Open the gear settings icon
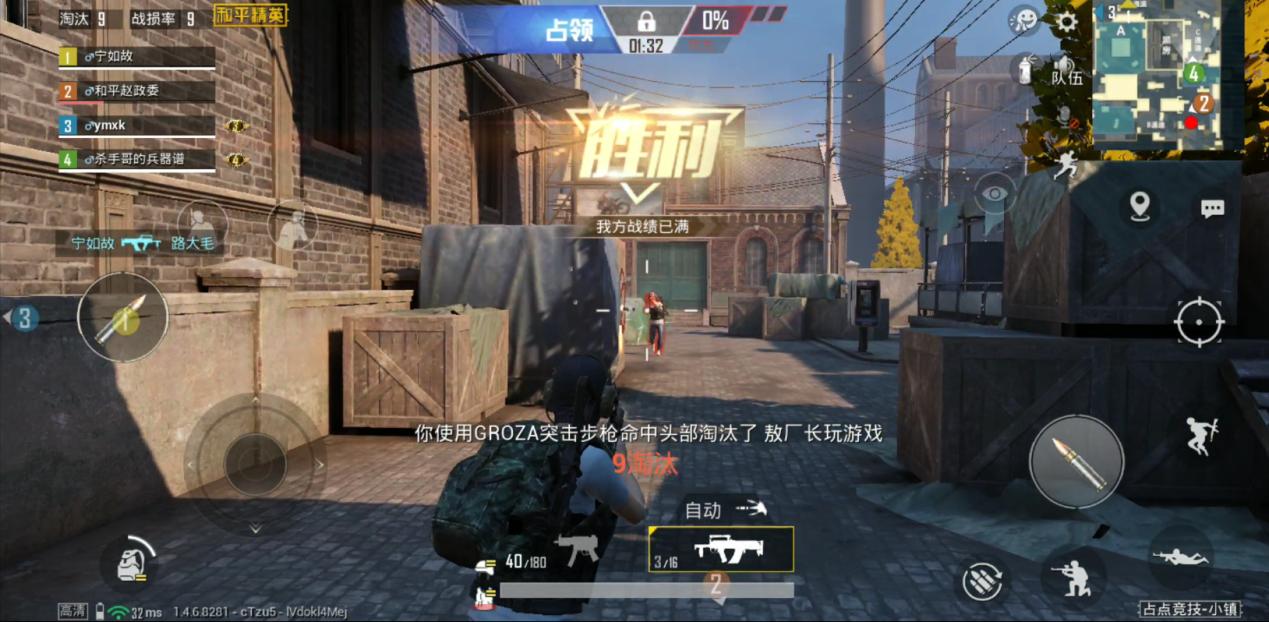Screen dimensions: 1269x622 (x=1066, y=22)
